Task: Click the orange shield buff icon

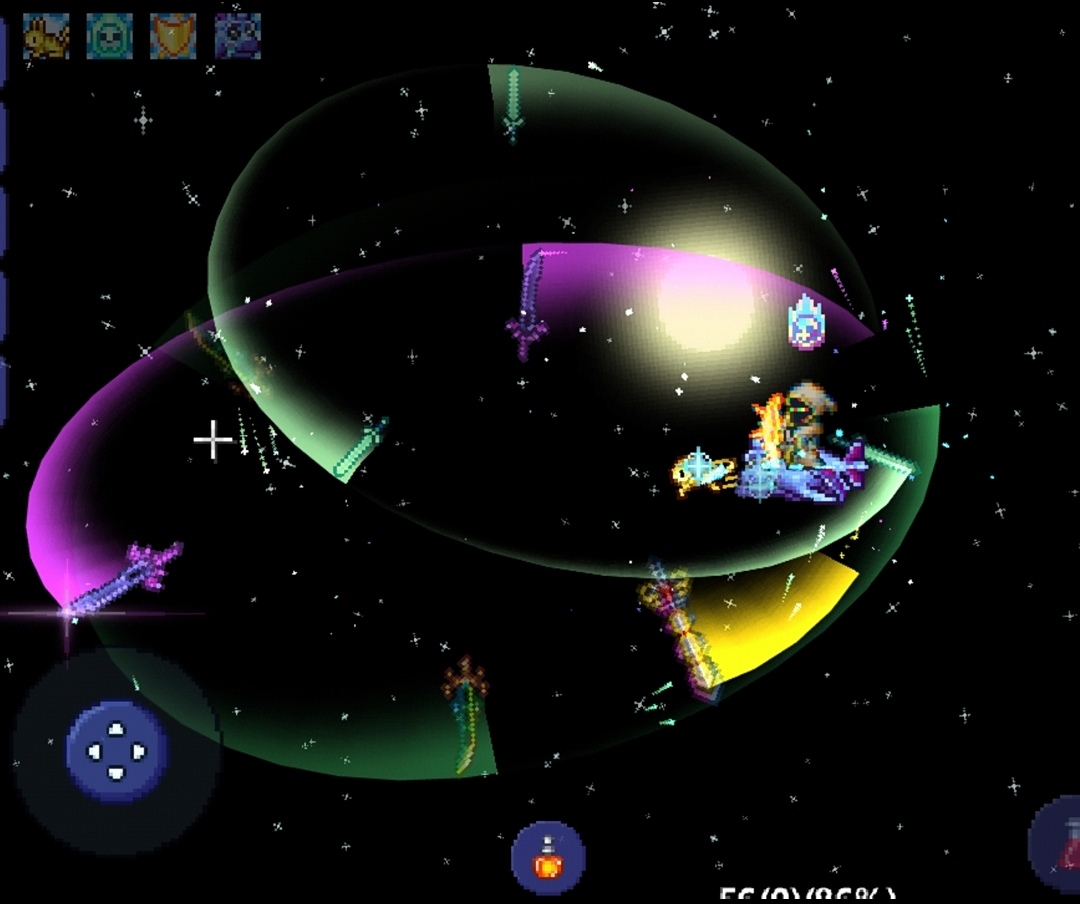Action: click(x=173, y=36)
